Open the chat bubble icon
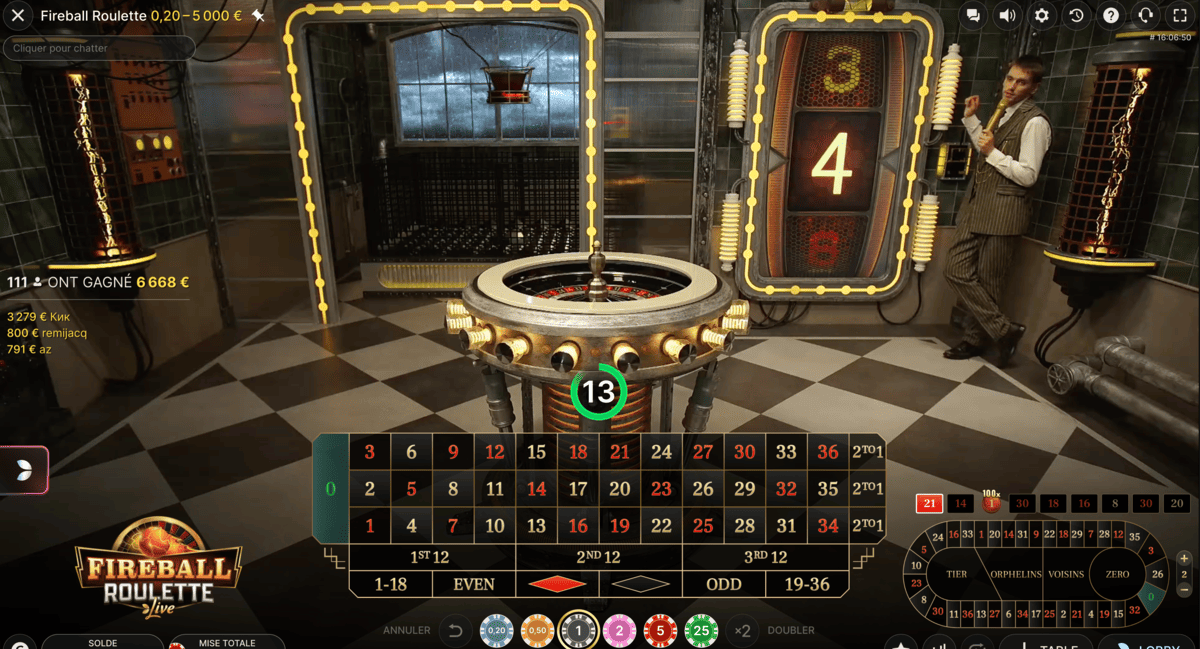 pos(973,16)
